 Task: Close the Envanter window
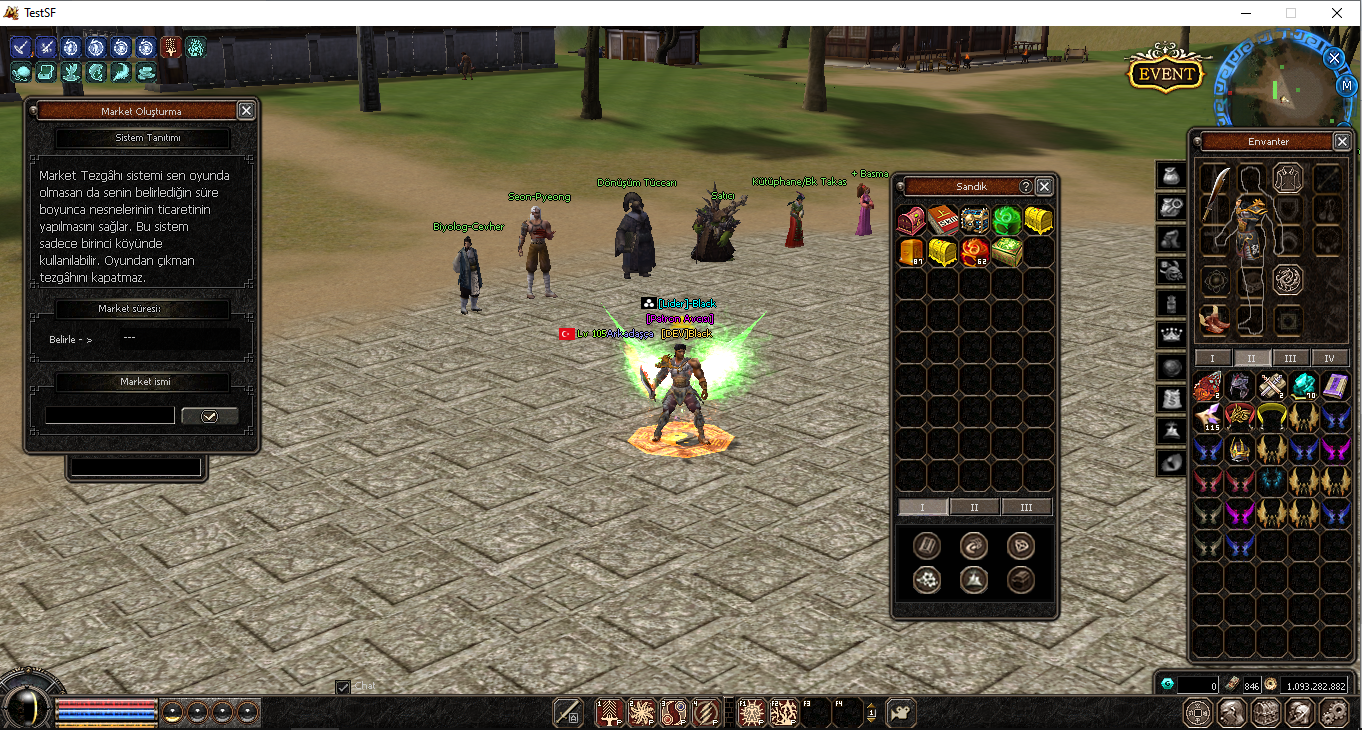1341,142
